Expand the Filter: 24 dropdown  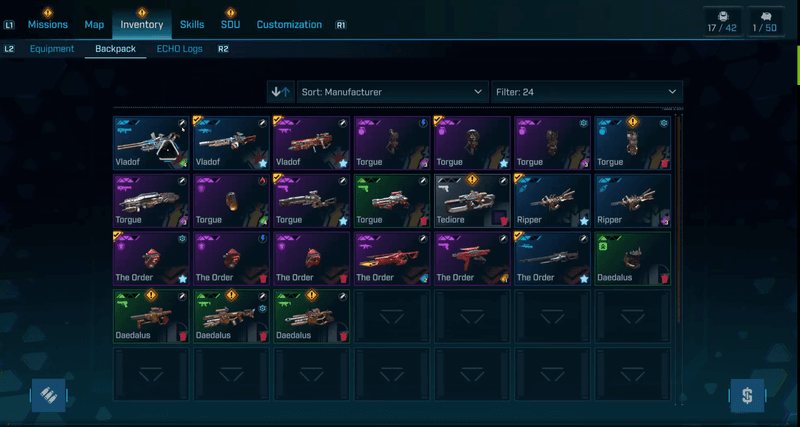(x=586, y=92)
